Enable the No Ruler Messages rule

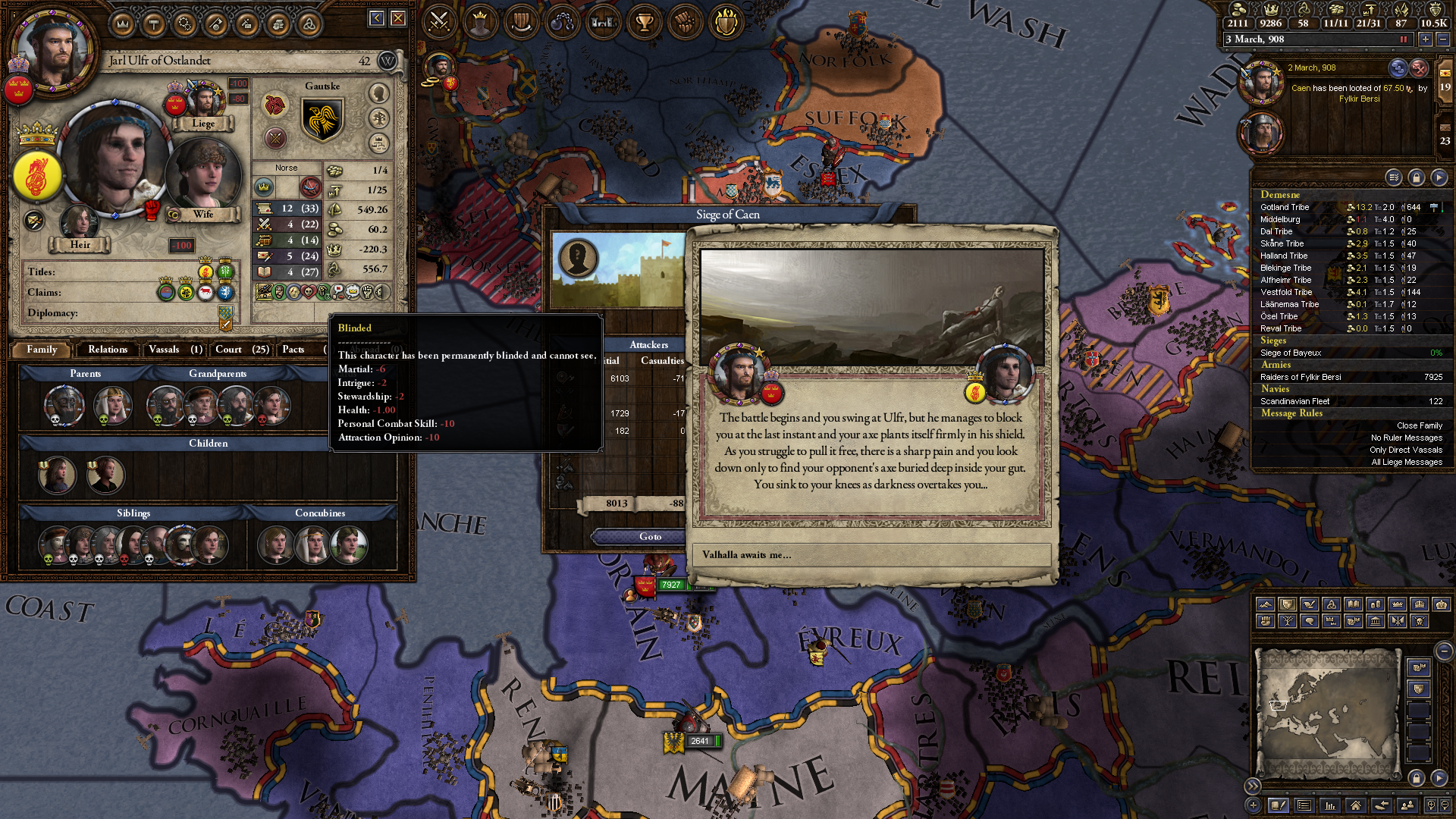1407,438
